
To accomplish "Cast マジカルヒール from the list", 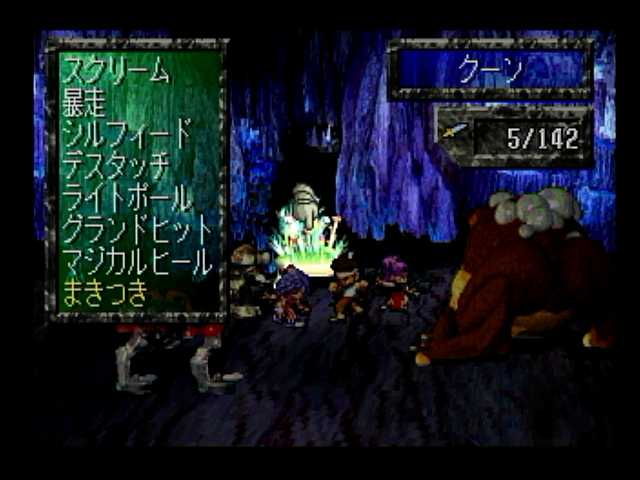I will pos(137,261).
